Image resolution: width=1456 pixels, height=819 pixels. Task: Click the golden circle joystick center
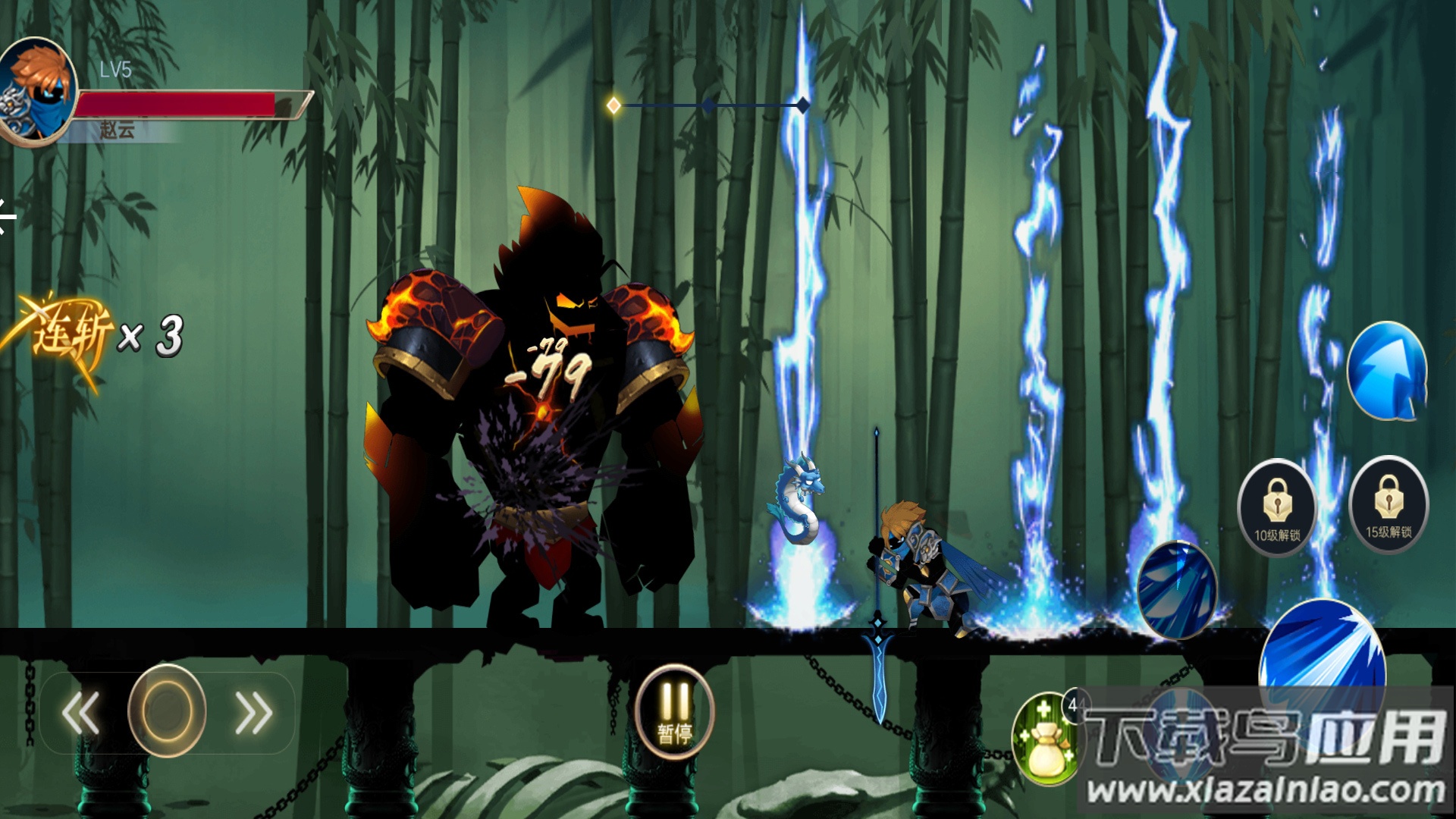coord(167,711)
